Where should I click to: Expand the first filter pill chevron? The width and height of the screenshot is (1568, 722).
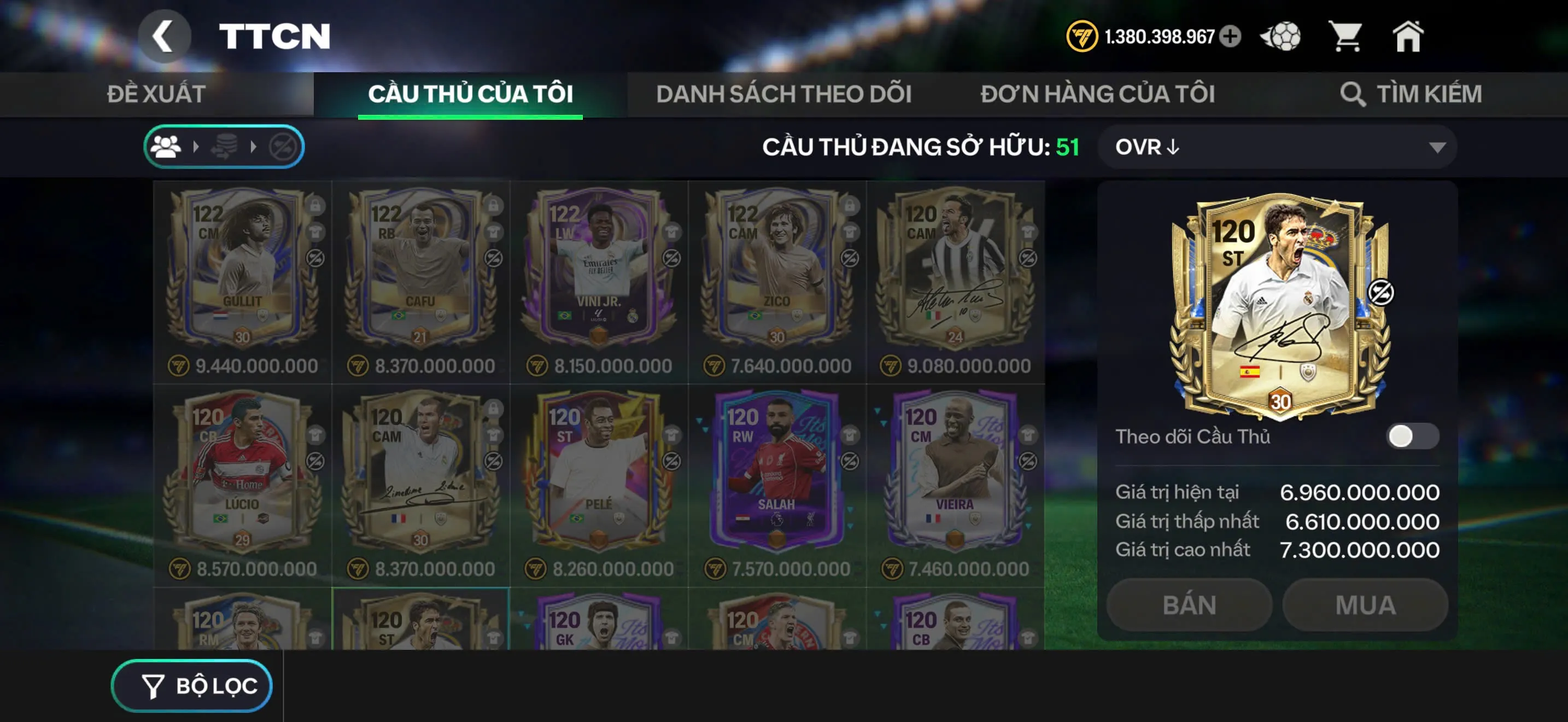(196, 146)
